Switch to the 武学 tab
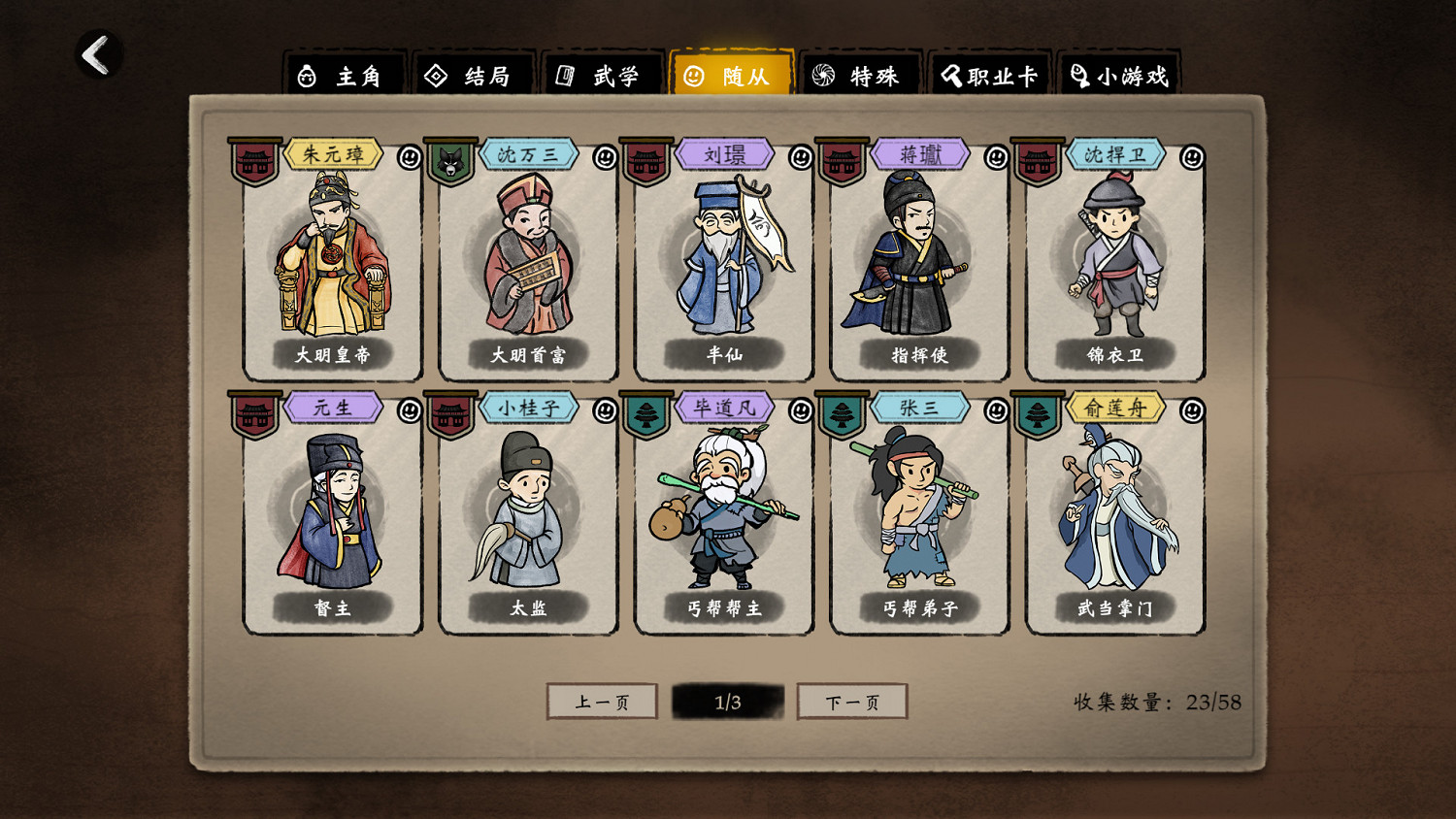This screenshot has width=1456, height=819. coord(603,74)
